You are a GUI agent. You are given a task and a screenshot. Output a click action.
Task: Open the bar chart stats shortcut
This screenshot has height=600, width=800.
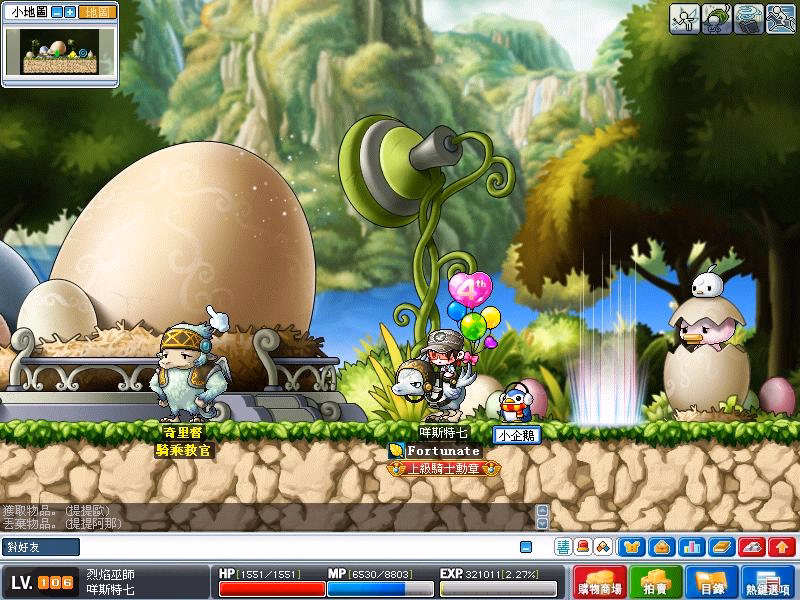(x=691, y=547)
